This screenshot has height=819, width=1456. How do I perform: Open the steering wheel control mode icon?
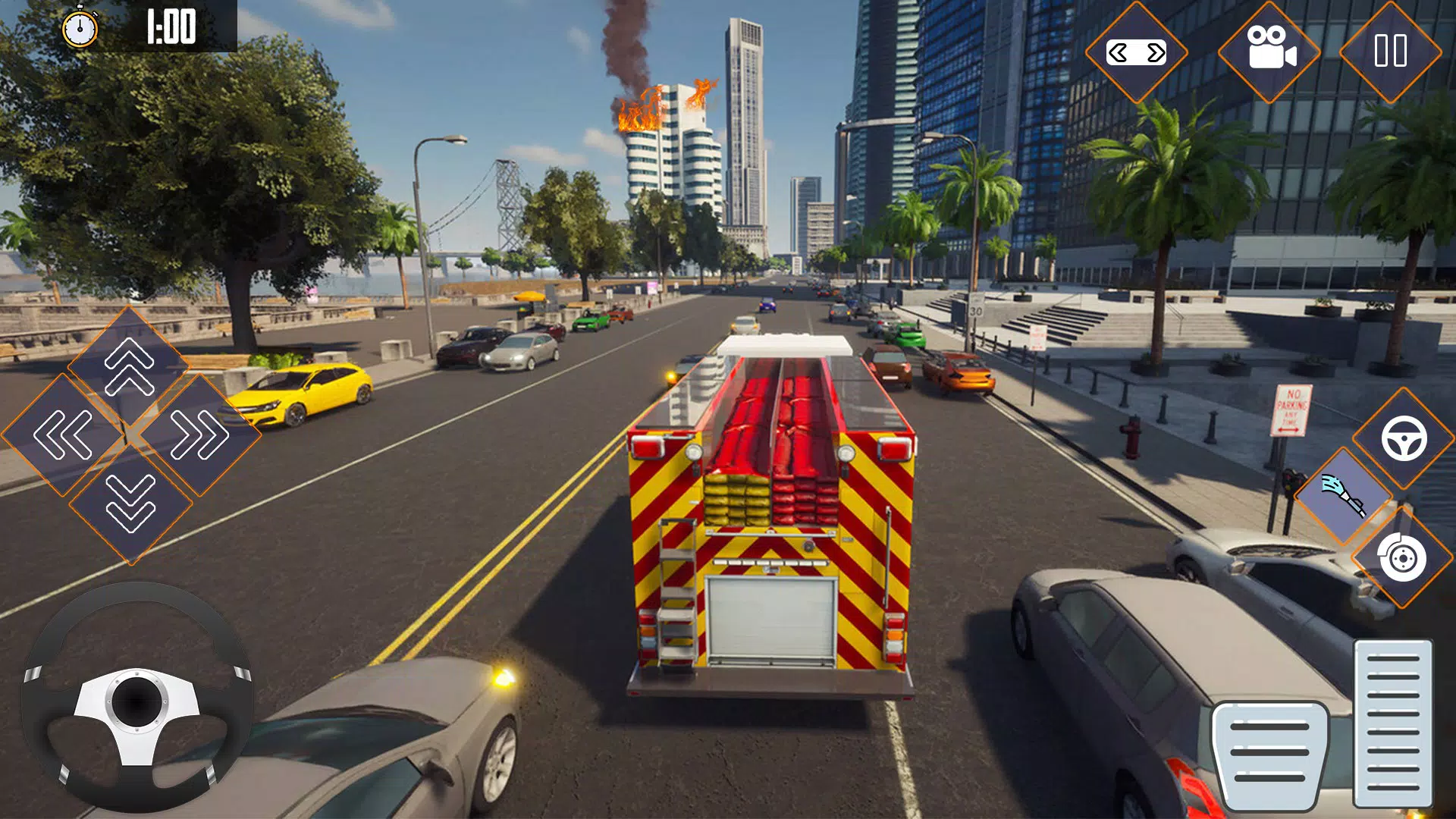[1404, 436]
